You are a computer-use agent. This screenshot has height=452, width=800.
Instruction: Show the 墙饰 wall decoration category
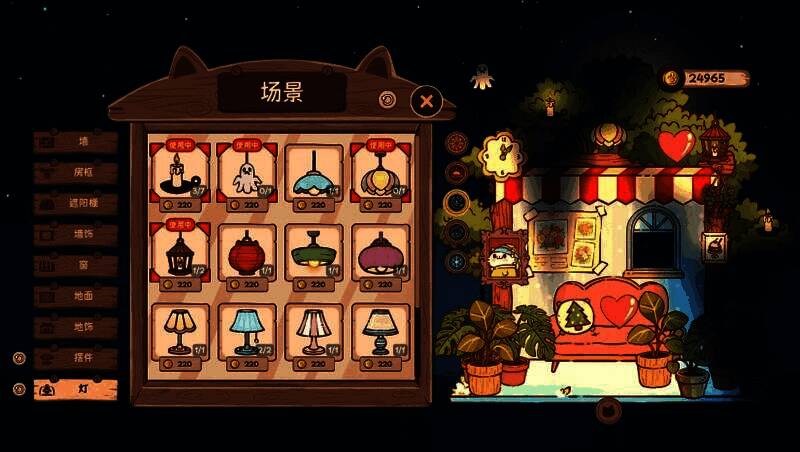[x=76, y=235]
